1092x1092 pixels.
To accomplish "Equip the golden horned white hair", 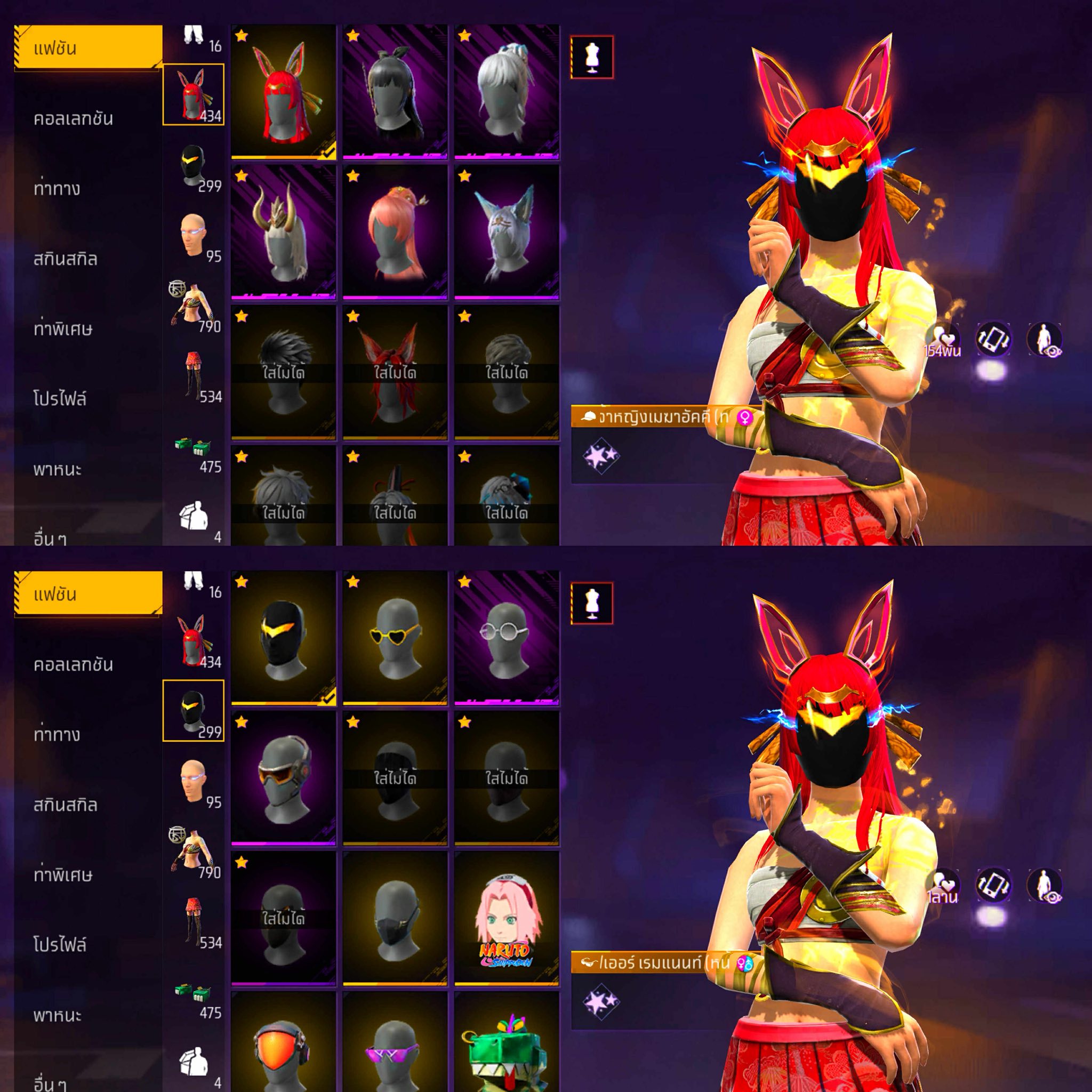I will click(x=283, y=232).
